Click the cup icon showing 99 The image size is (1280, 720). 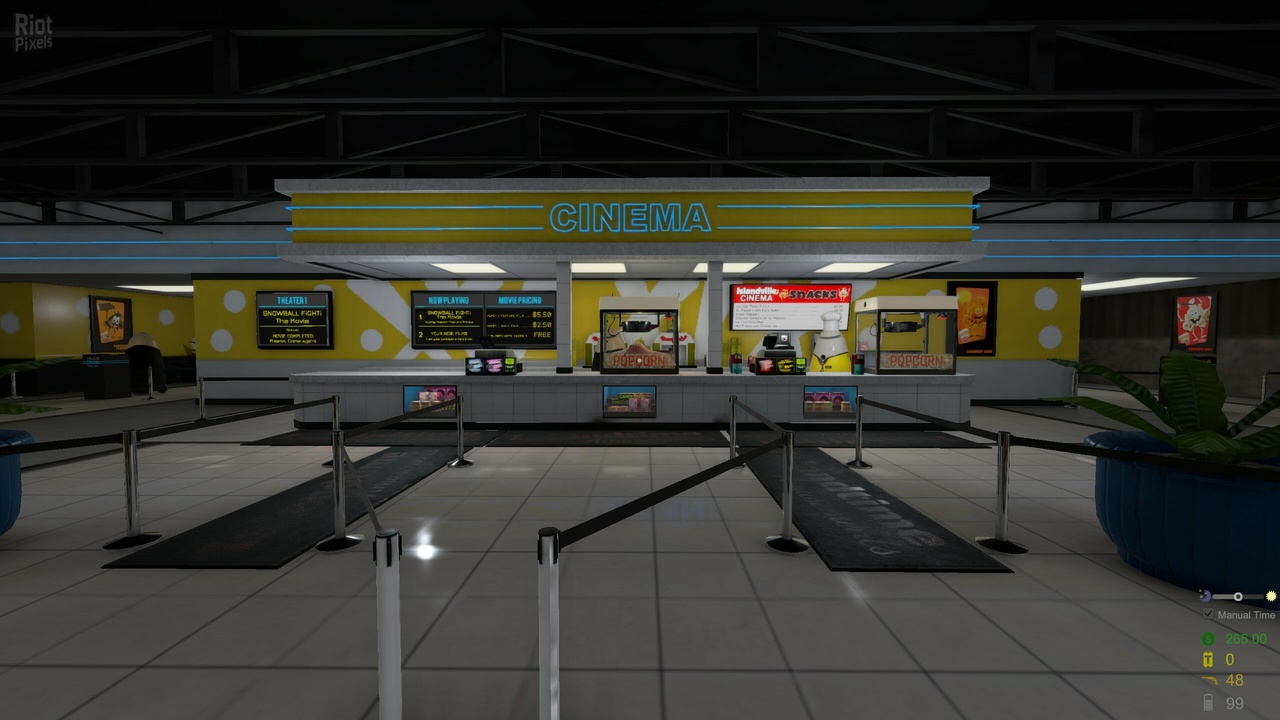1208,701
